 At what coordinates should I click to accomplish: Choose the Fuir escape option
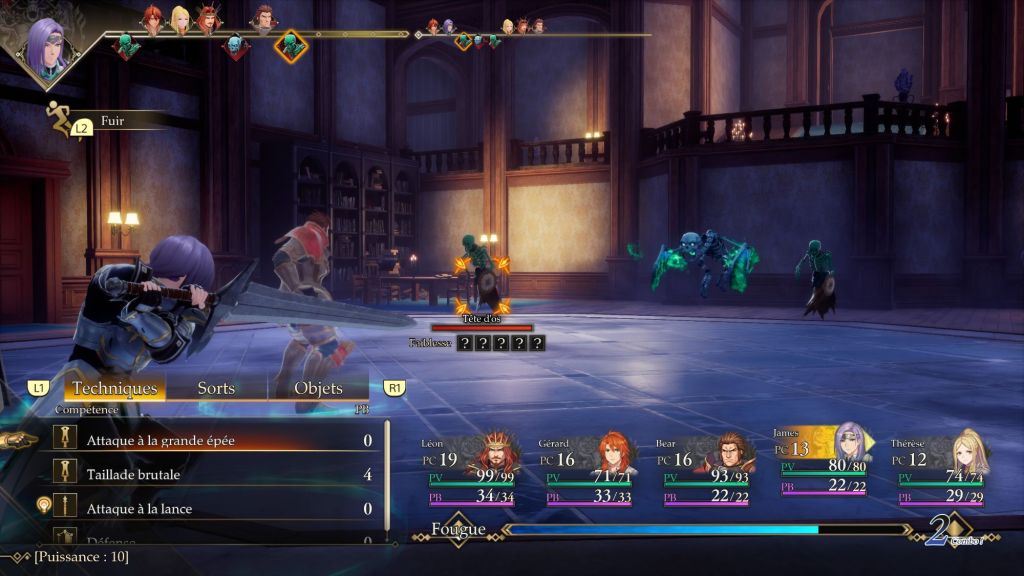point(112,120)
